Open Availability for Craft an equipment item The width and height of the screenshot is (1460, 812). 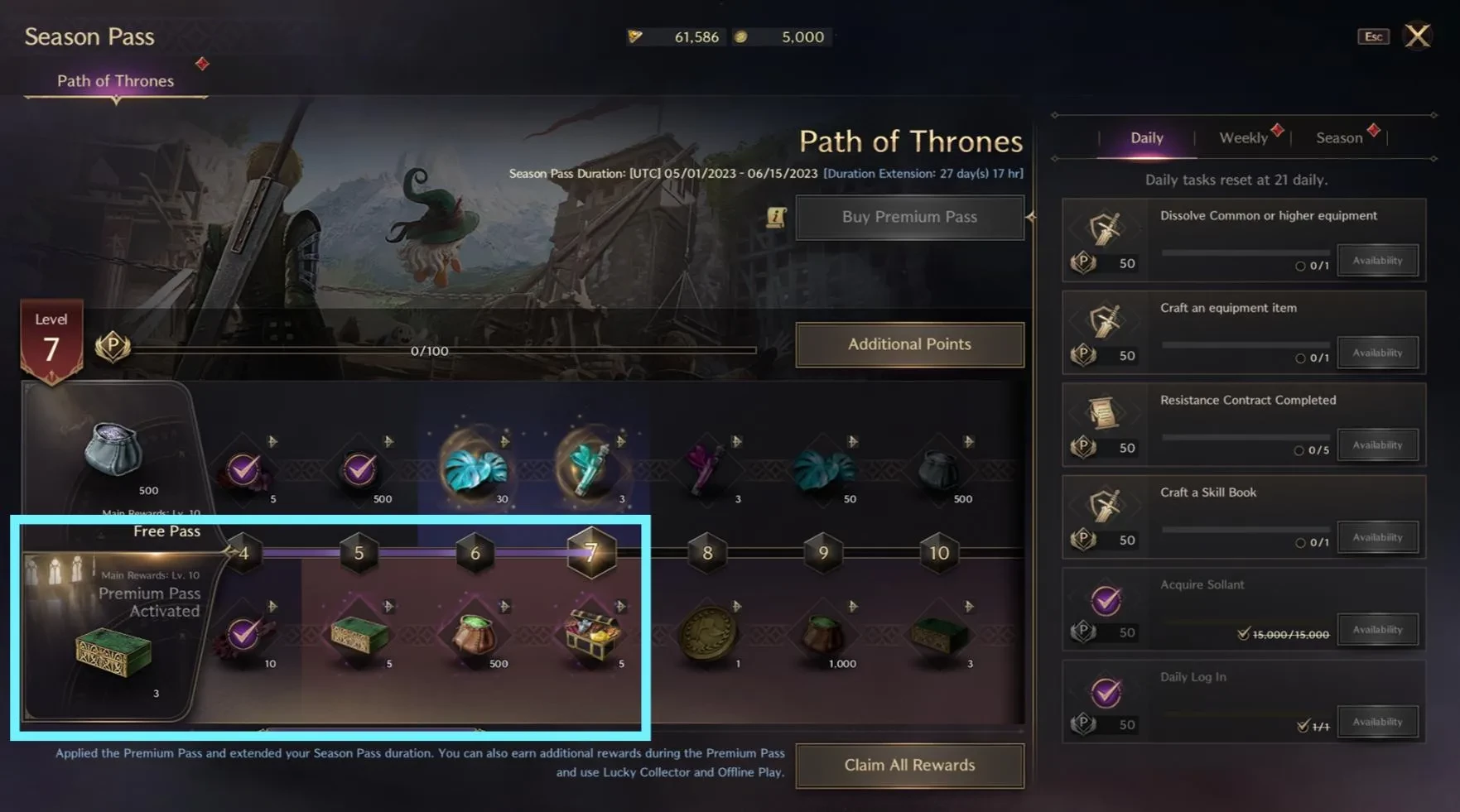1377,353
